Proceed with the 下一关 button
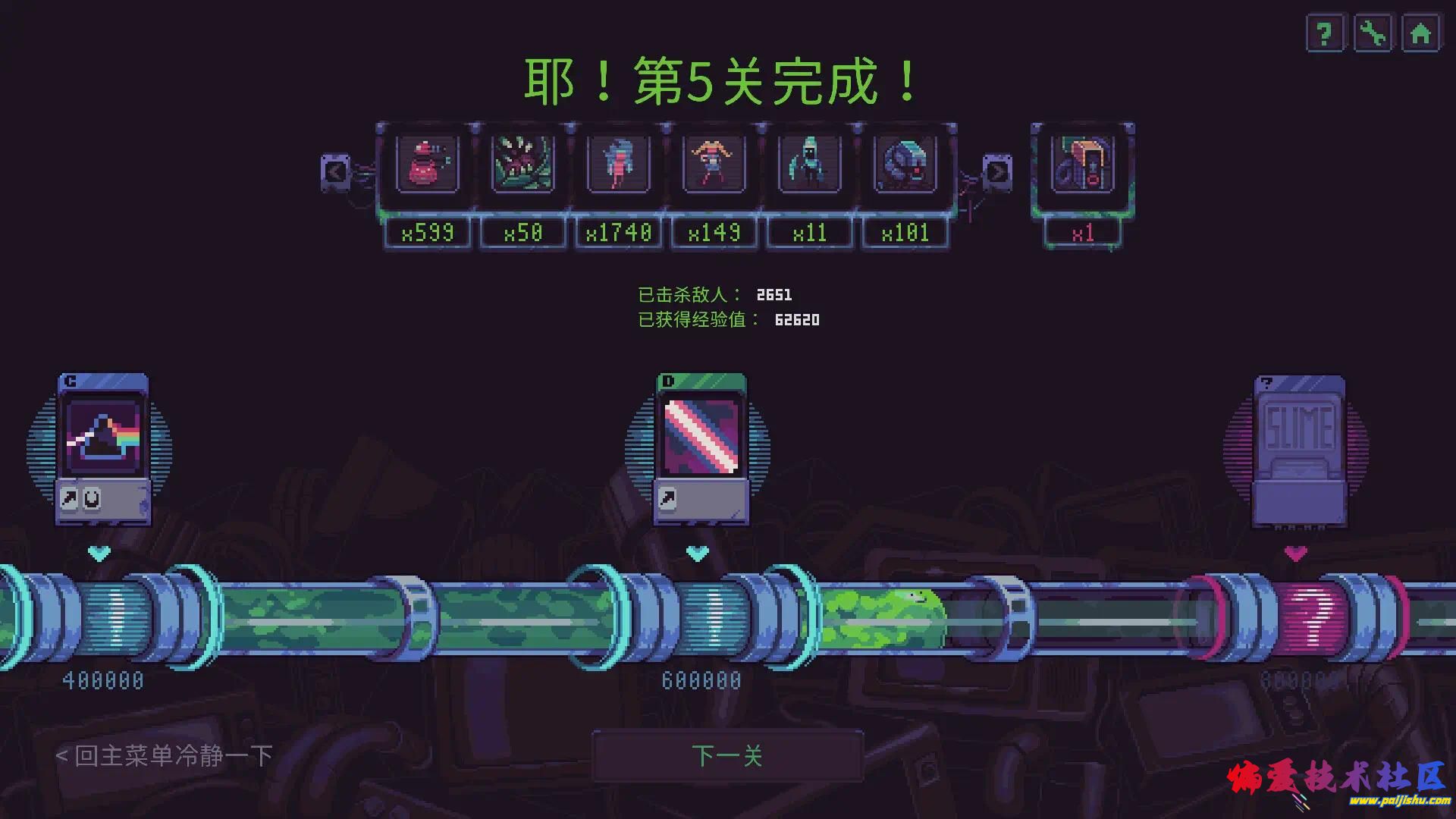Viewport: 1456px width, 819px height. click(727, 755)
